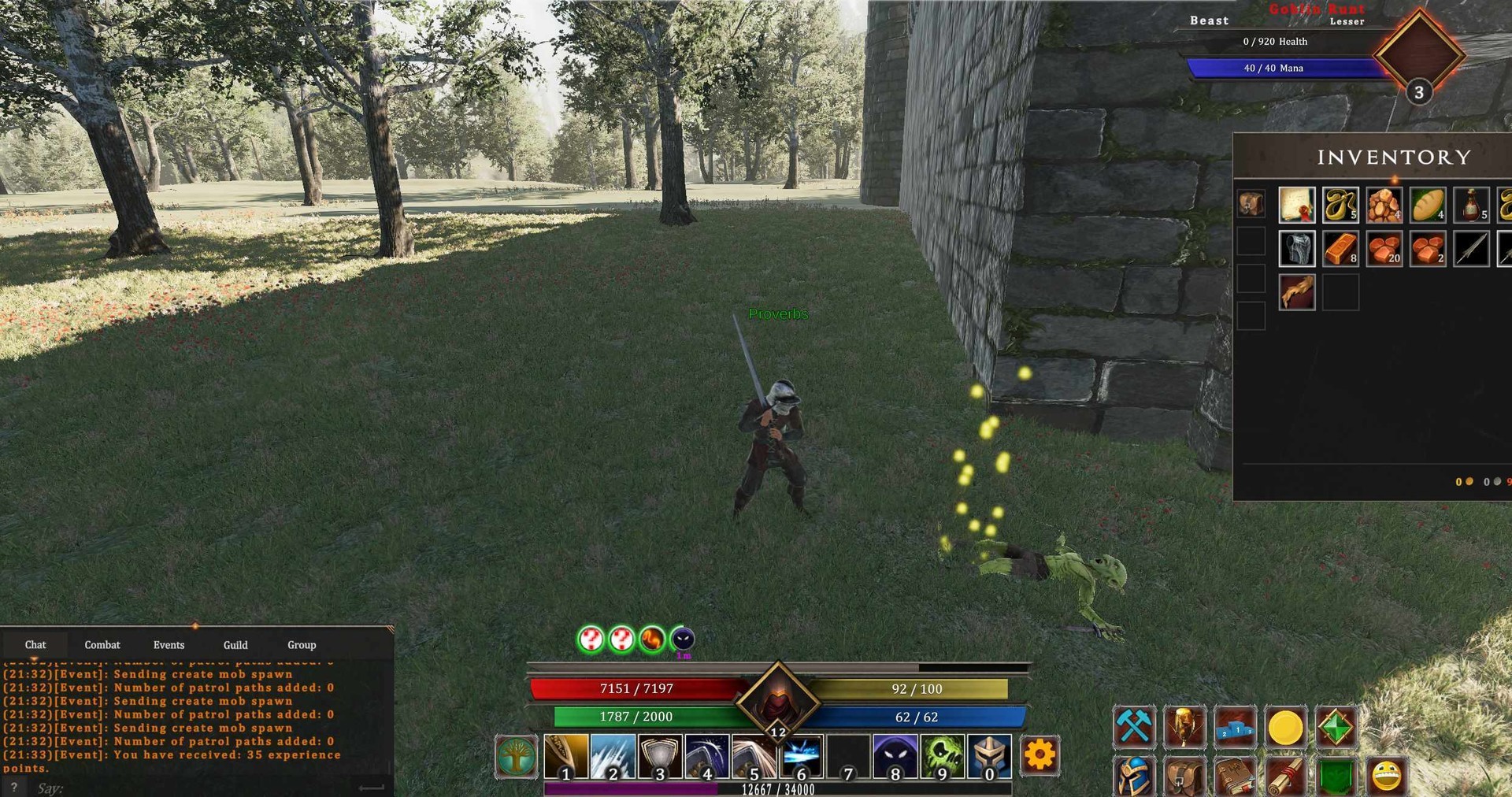The width and height of the screenshot is (1512, 797).
Task: Open the crossed hammers crafting menu
Action: (x=1134, y=726)
